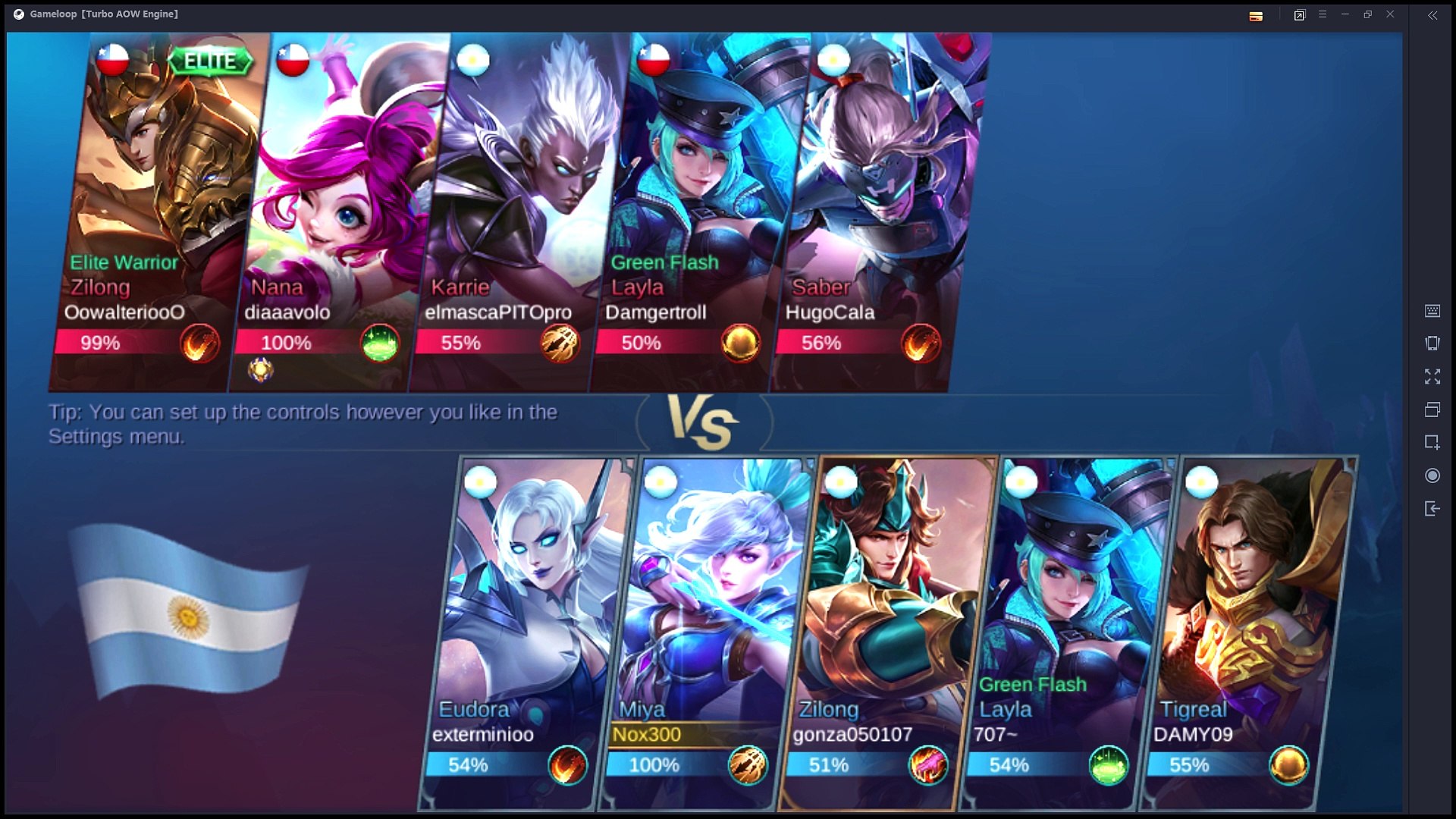
Task: Close the Gameloop emulator window
Action: point(1390,14)
